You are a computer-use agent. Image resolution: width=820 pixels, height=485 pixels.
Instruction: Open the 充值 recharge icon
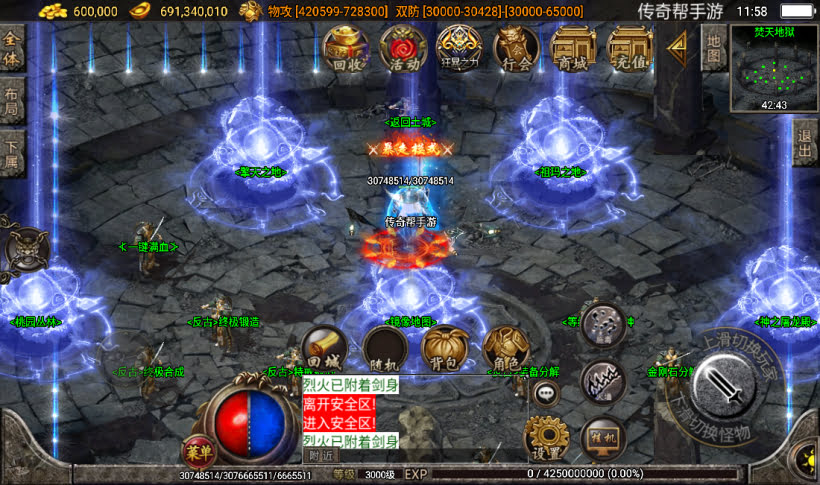coord(630,49)
